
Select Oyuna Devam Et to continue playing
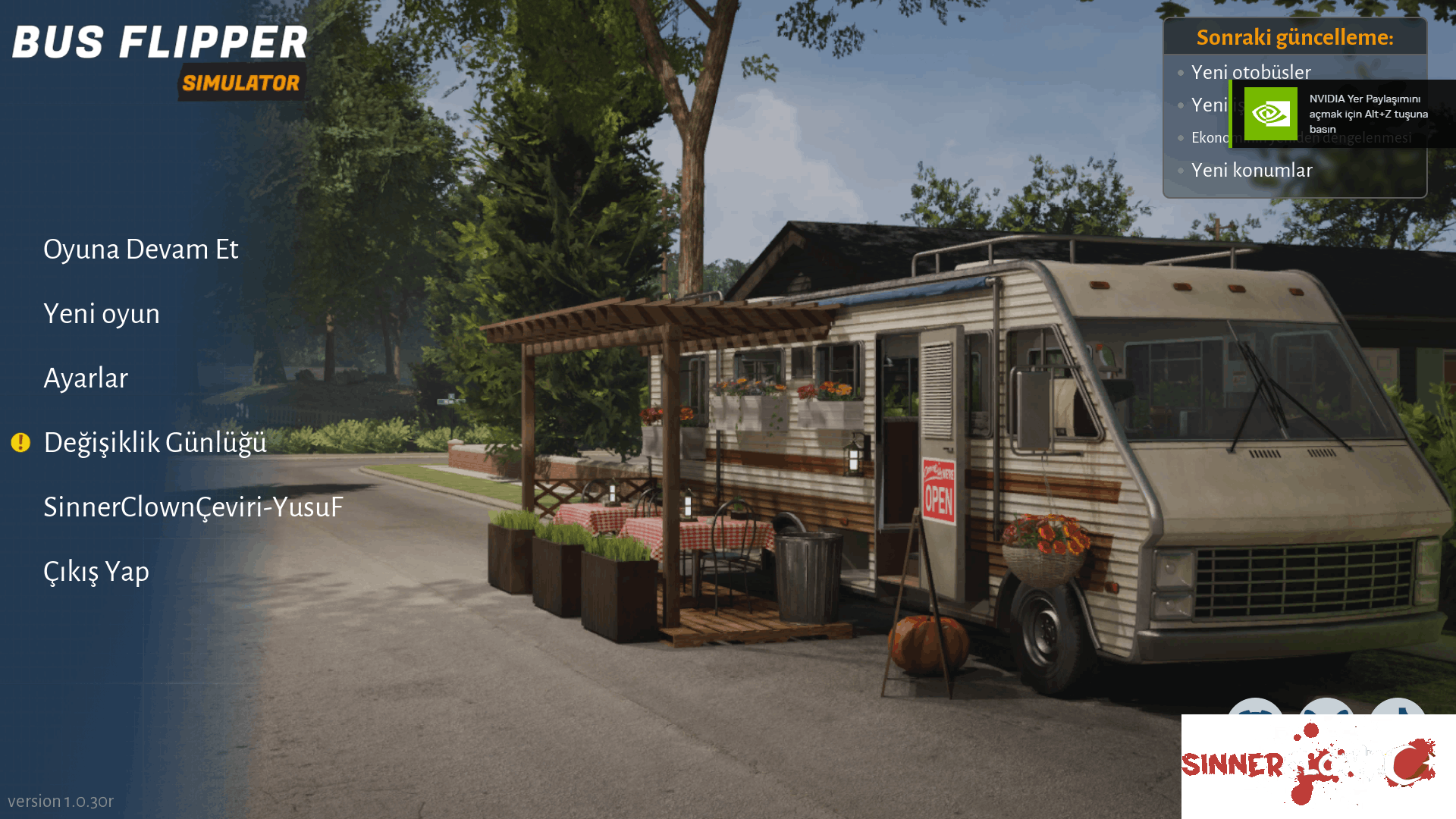[x=141, y=249]
